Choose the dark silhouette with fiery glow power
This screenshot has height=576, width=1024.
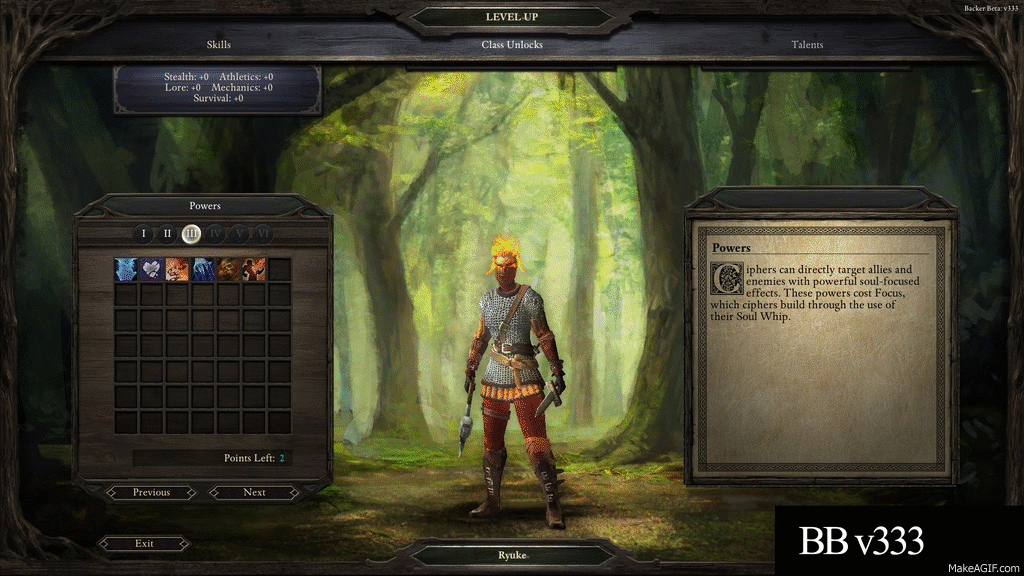pos(254,269)
